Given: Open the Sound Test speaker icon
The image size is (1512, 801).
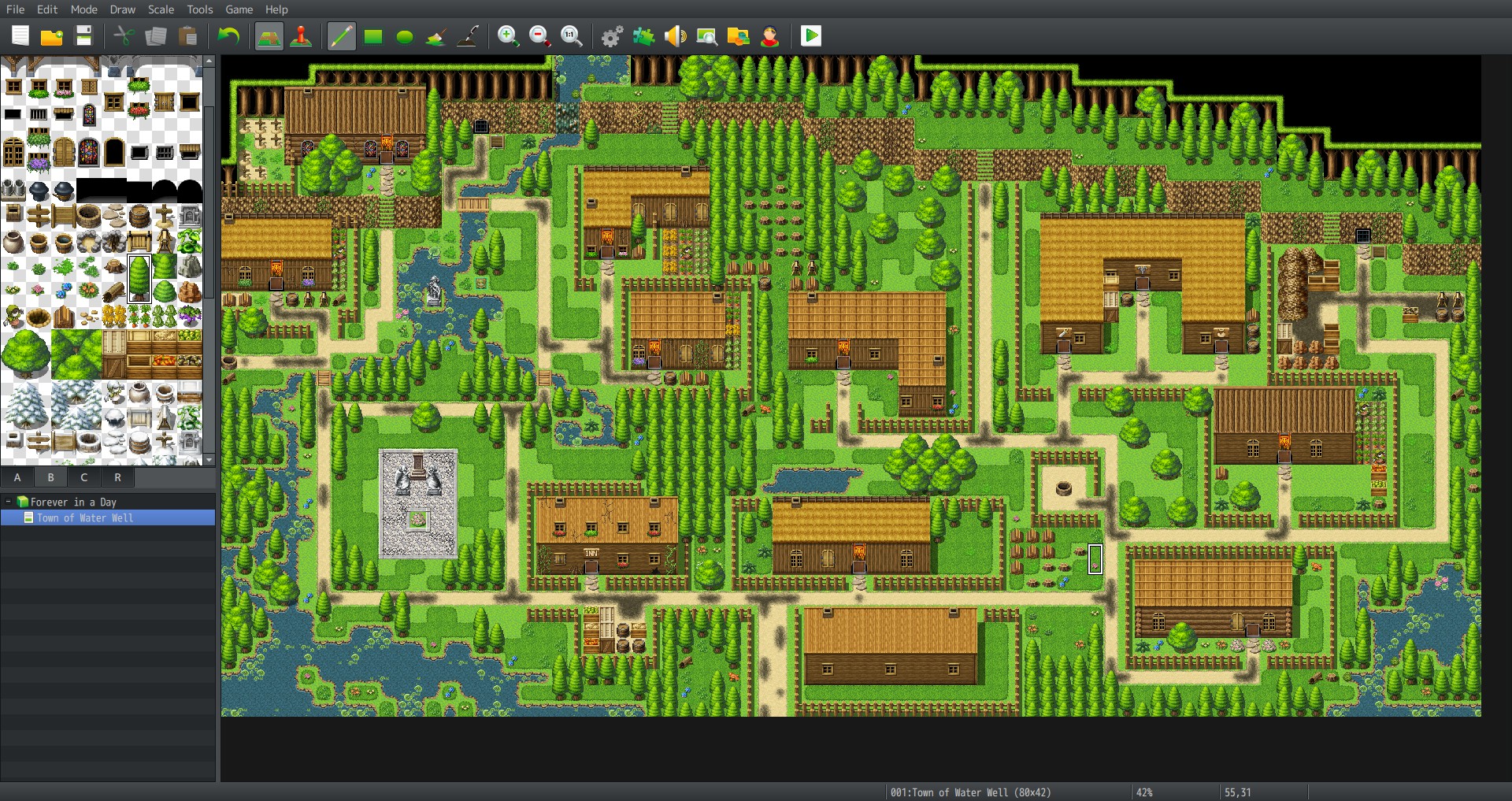Looking at the screenshot, I should [x=675, y=35].
